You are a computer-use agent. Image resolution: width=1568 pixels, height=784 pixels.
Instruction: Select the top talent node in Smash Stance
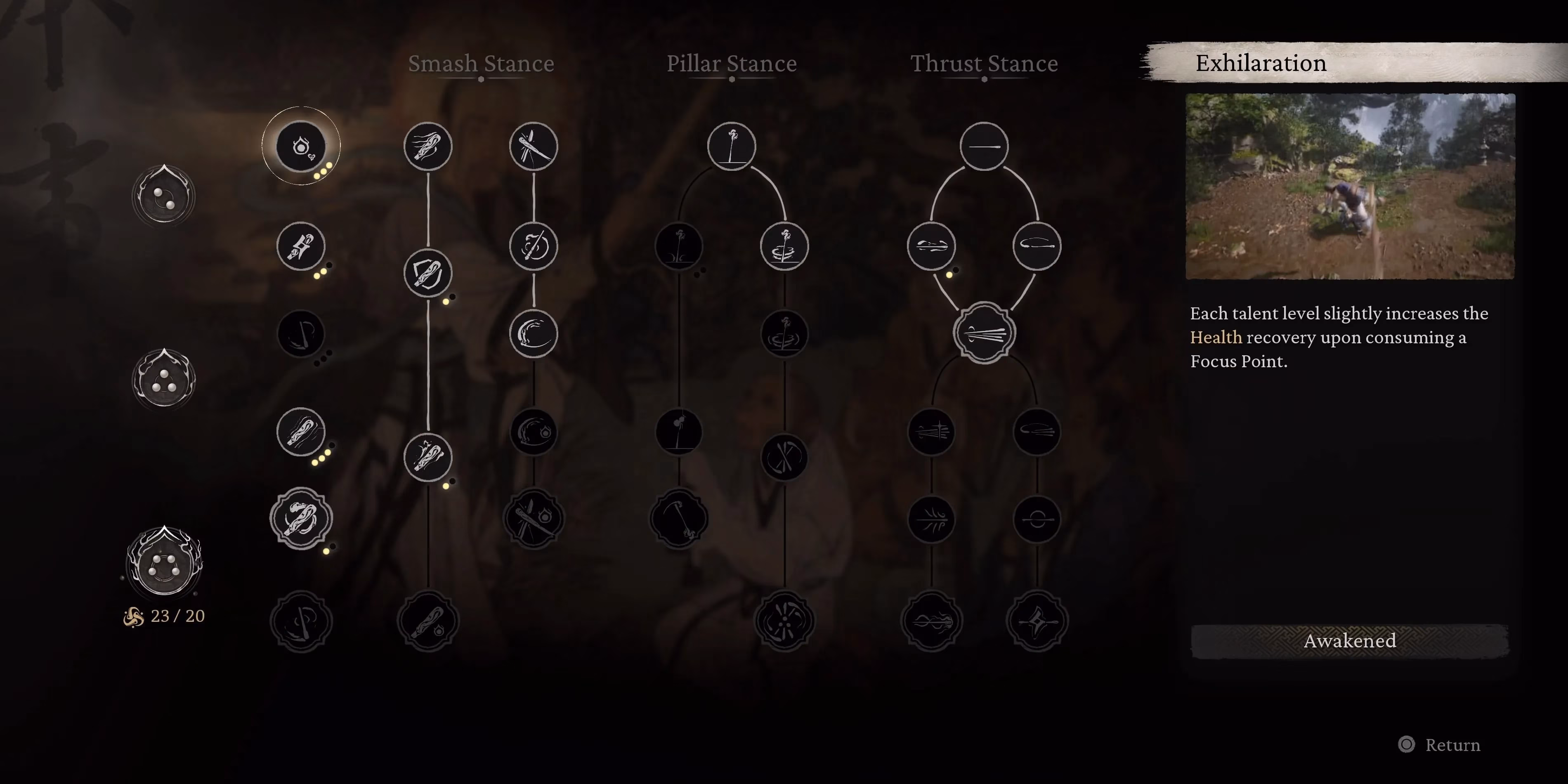coord(428,146)
